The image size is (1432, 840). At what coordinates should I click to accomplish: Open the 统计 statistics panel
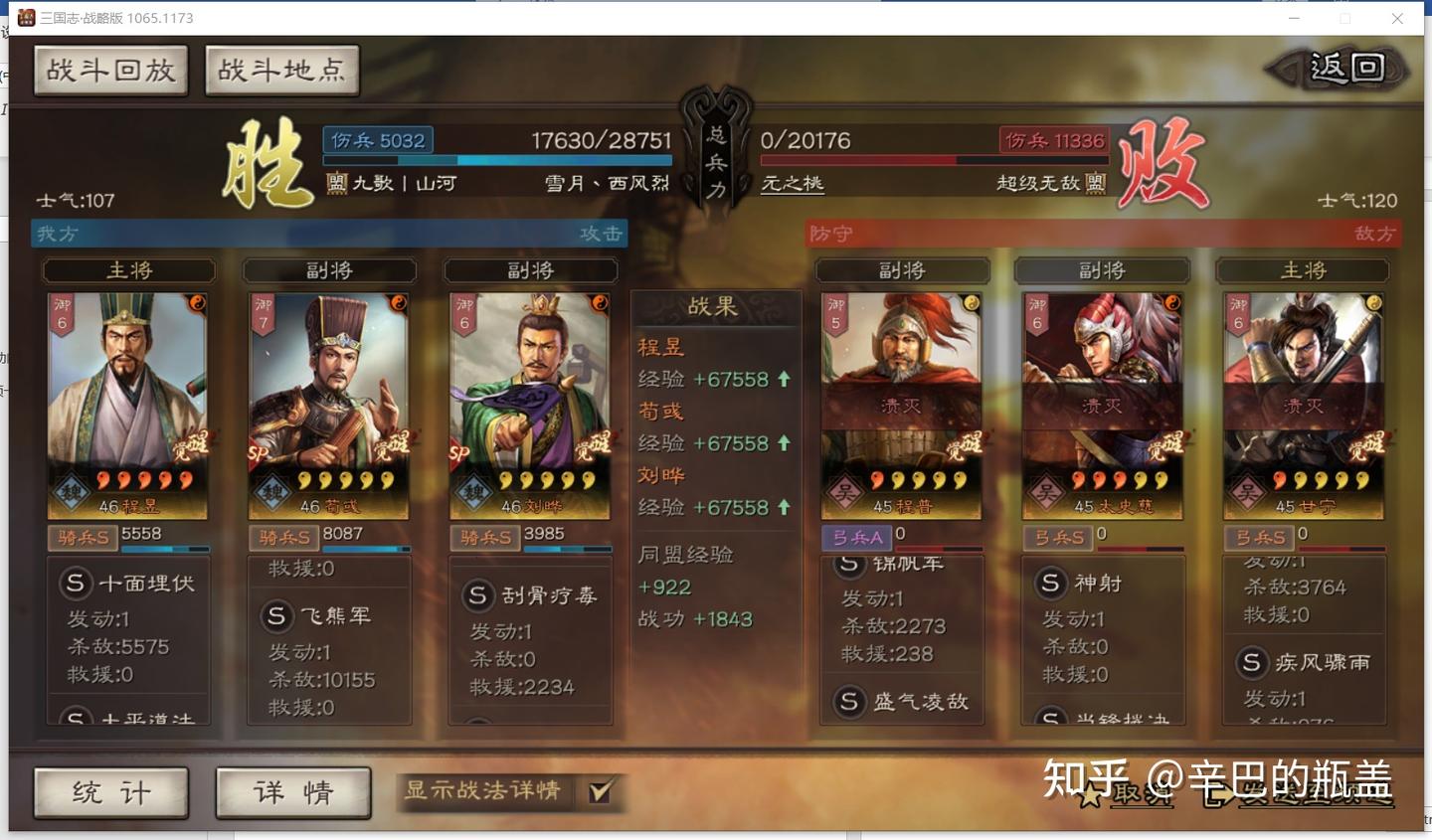point(110,793)
